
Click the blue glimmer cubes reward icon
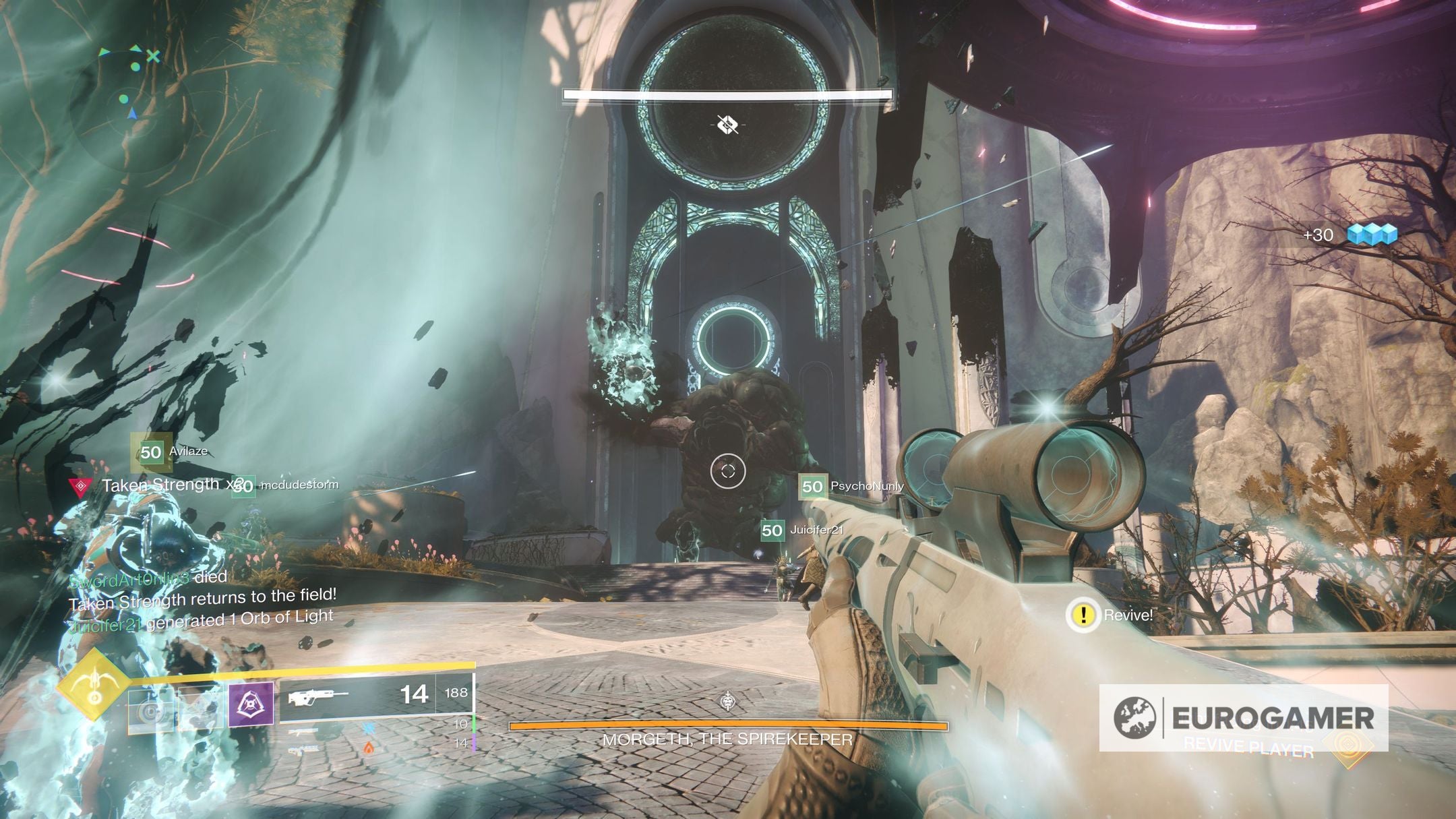pos(1371,235)
